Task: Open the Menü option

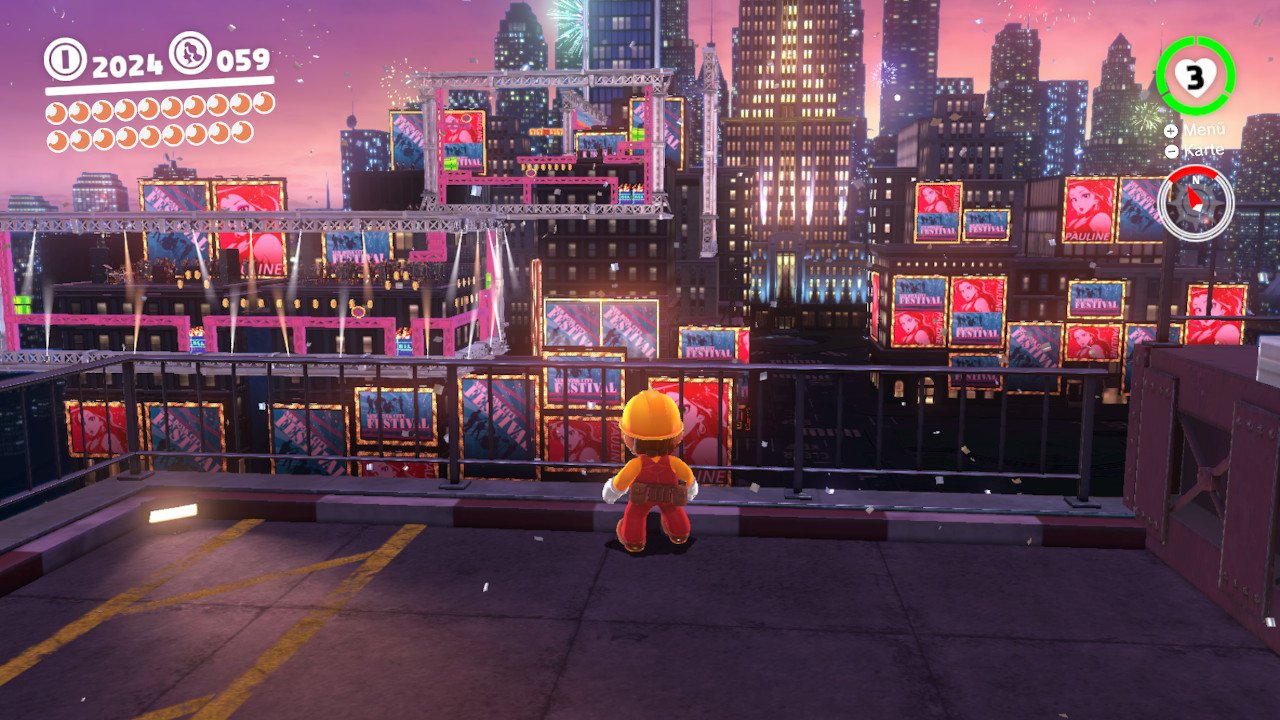Action: click(x=1196, y=130)
